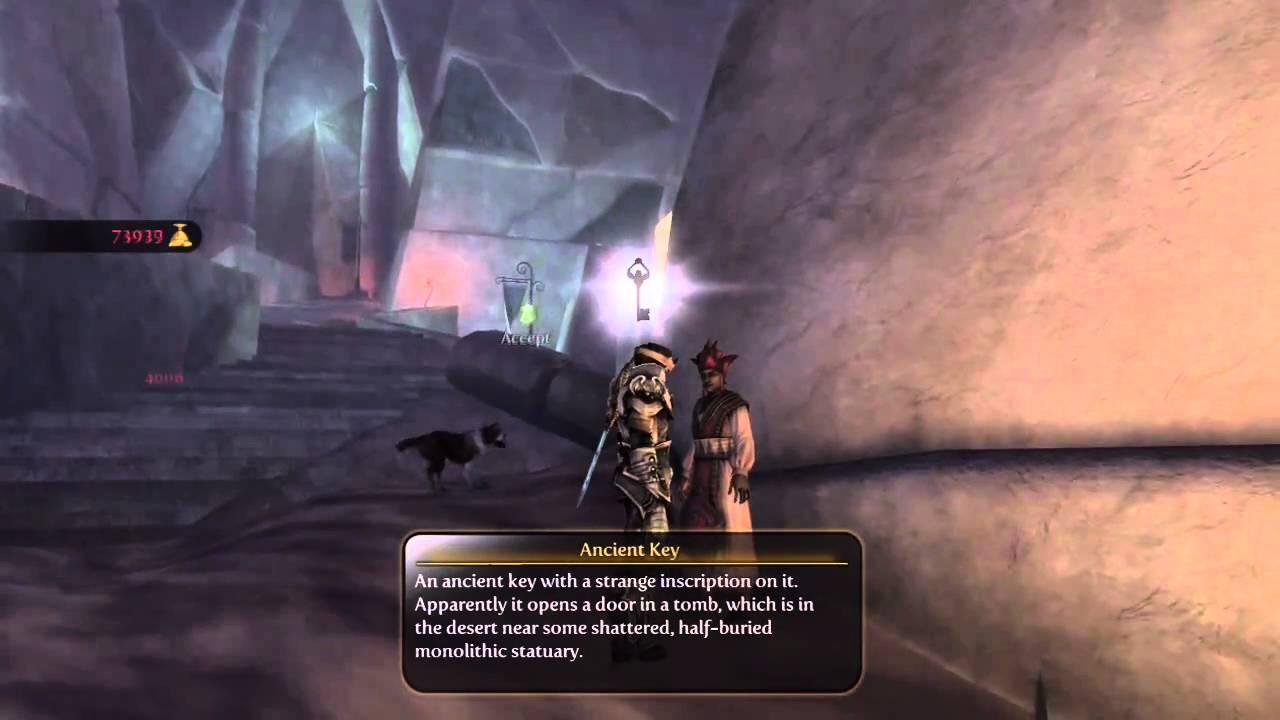Click the pink 4000 number on screen

coord(166,376)
